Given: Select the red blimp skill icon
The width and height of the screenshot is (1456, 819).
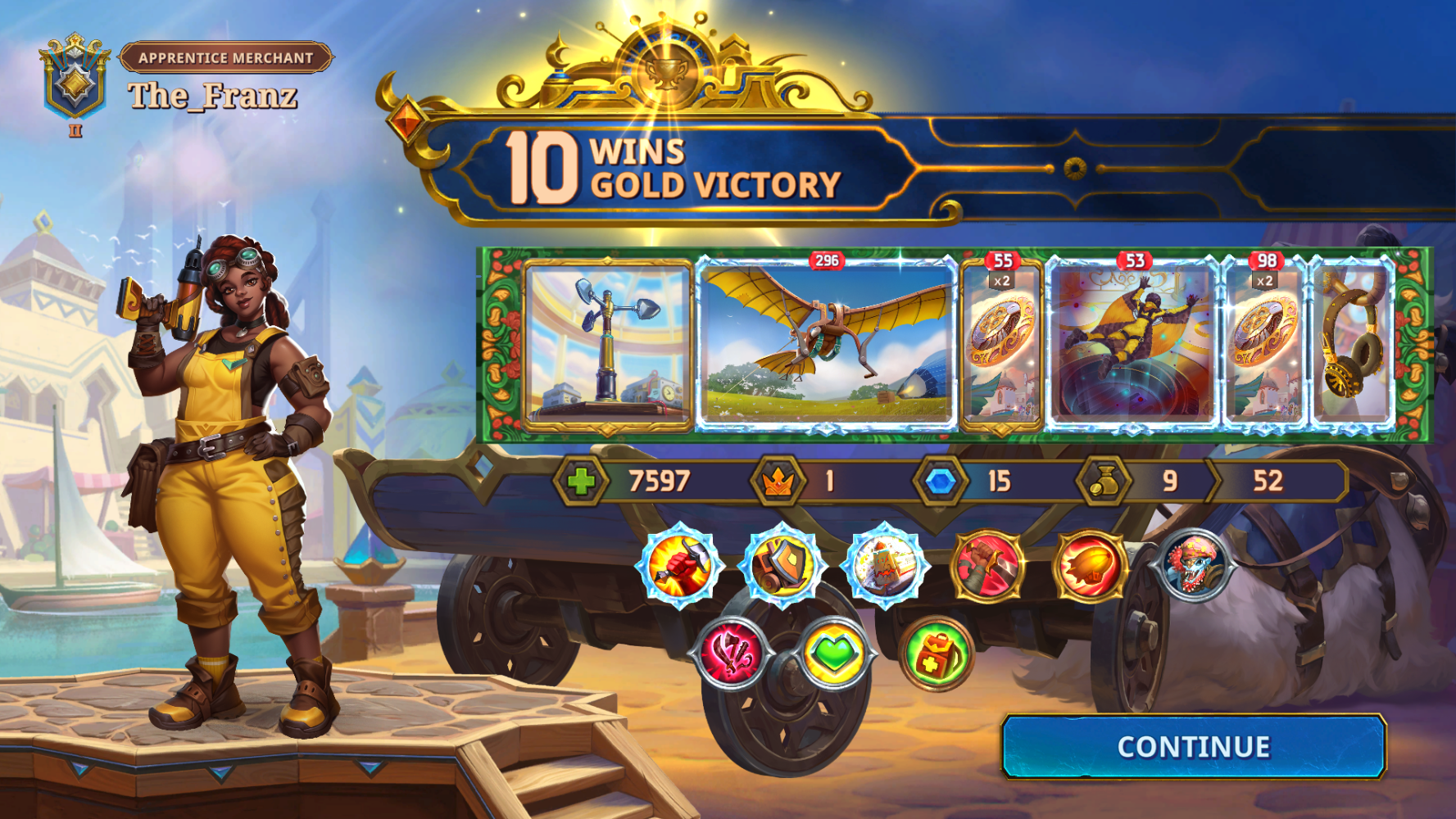Looking at the screenshot, I should pyautogui.click(x=1091, y=567).
